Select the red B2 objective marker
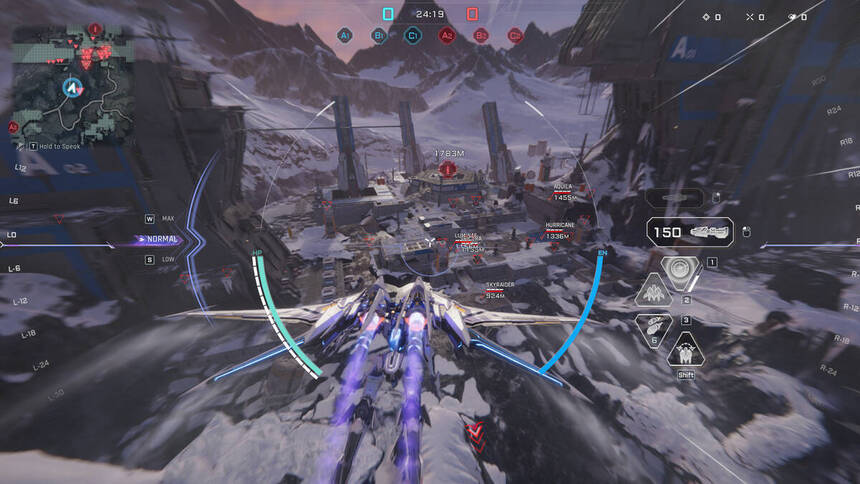 pyautogui.click(x=481, y=35)
